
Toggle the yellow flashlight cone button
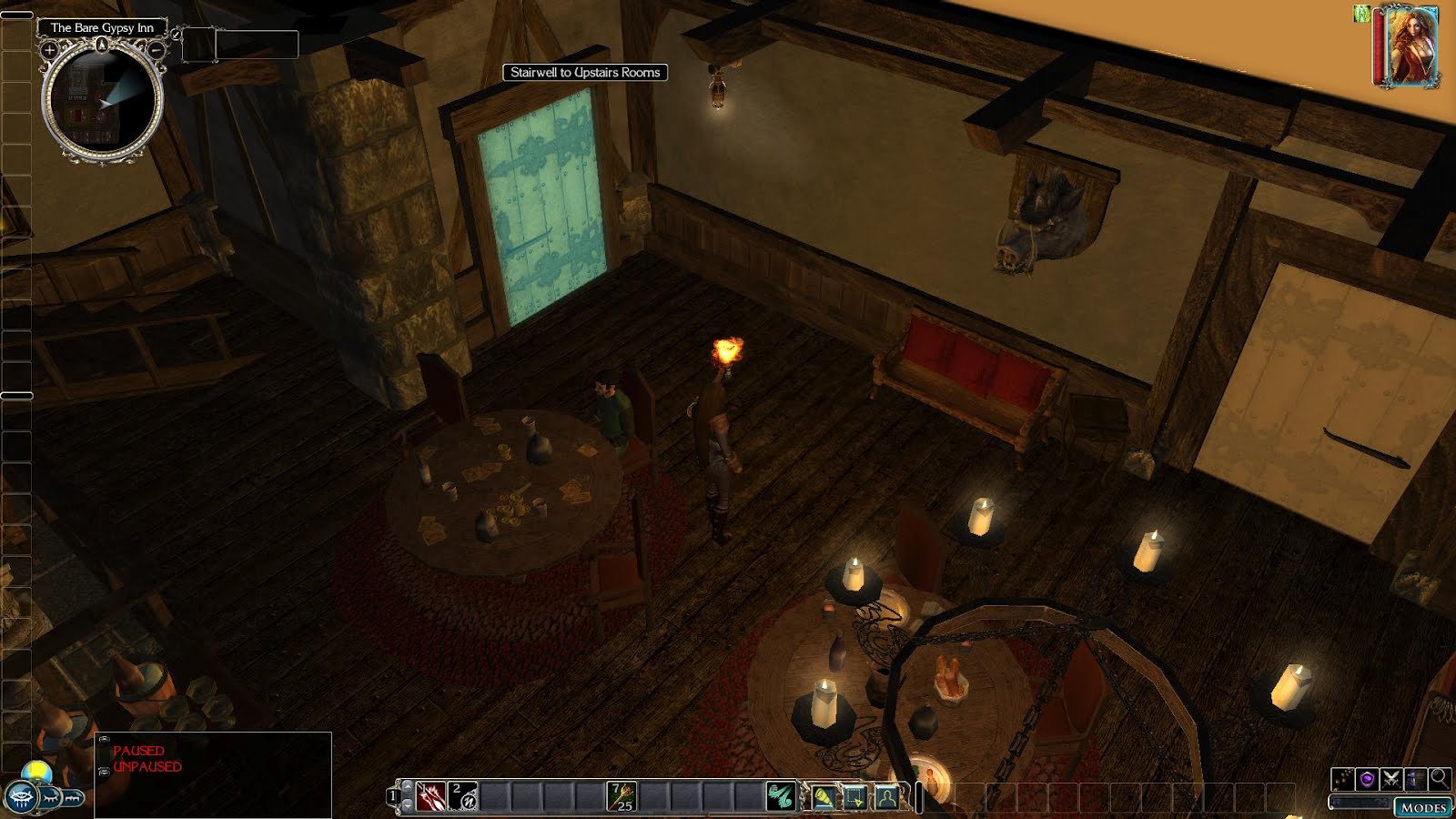[x=824, y=798]
